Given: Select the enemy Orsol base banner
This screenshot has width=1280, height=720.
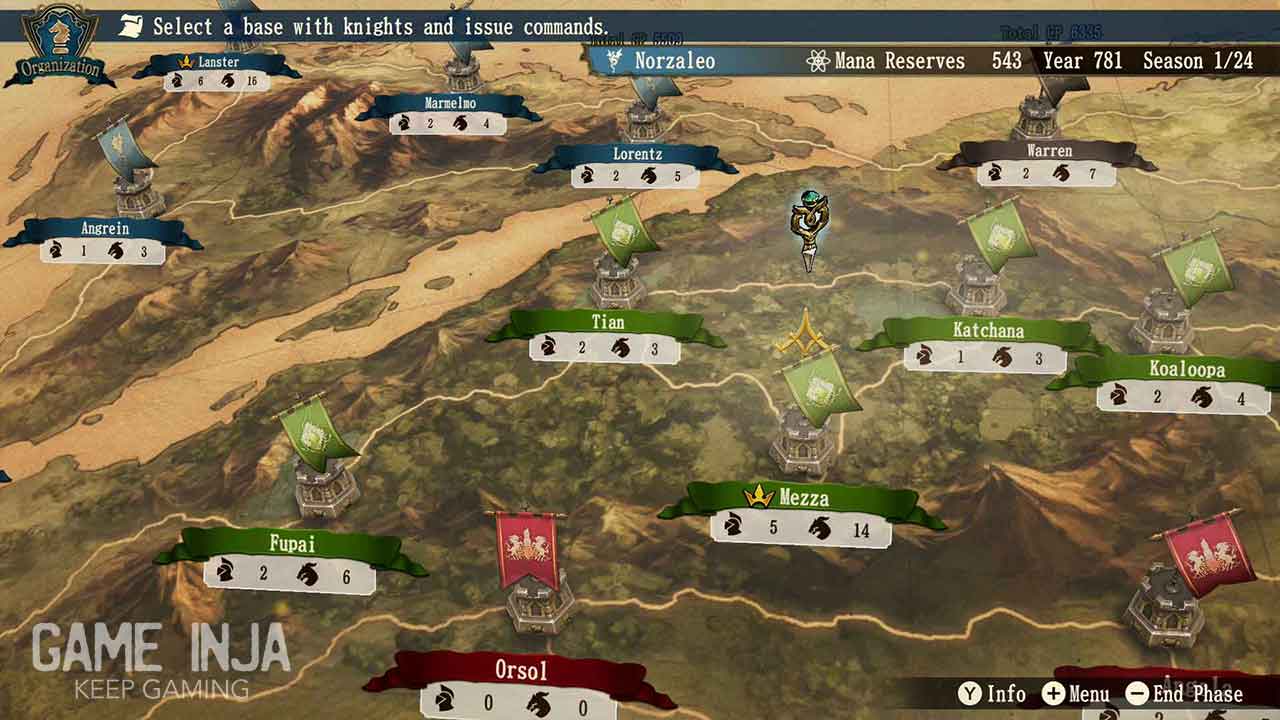Looking at the screenshot, I should pos(520,669).
